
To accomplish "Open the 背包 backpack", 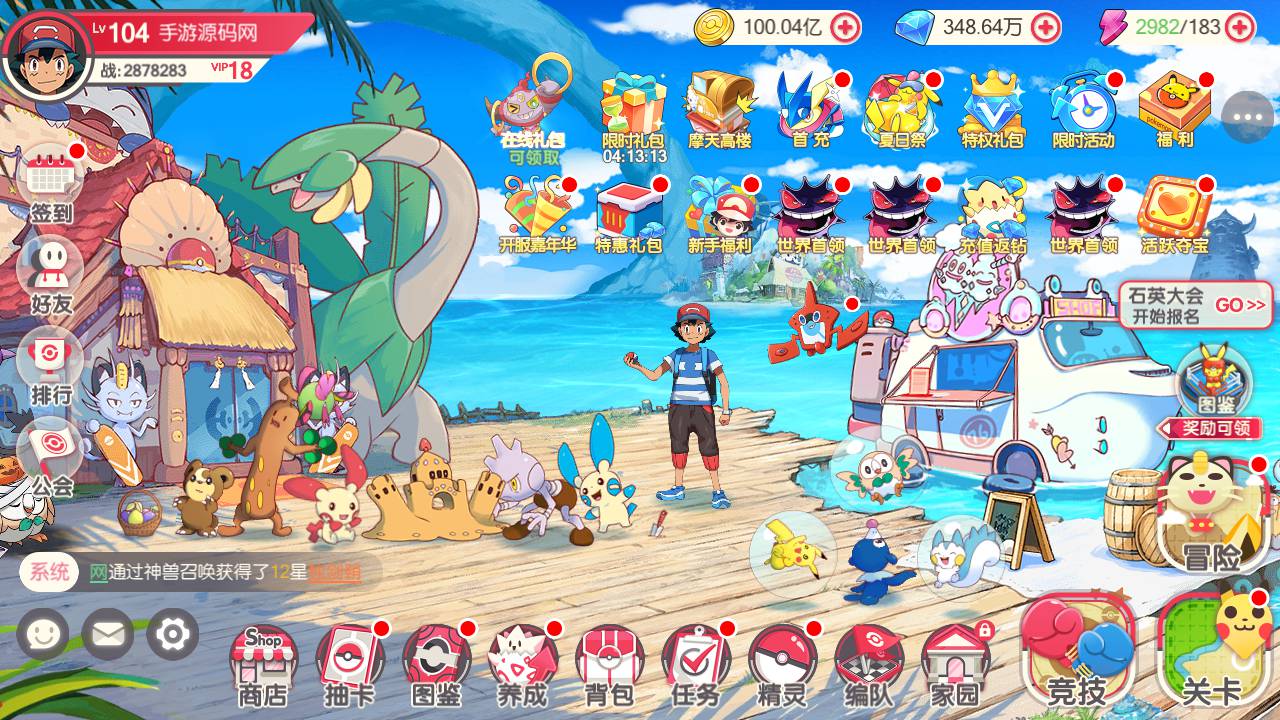I will click(609, 662).
